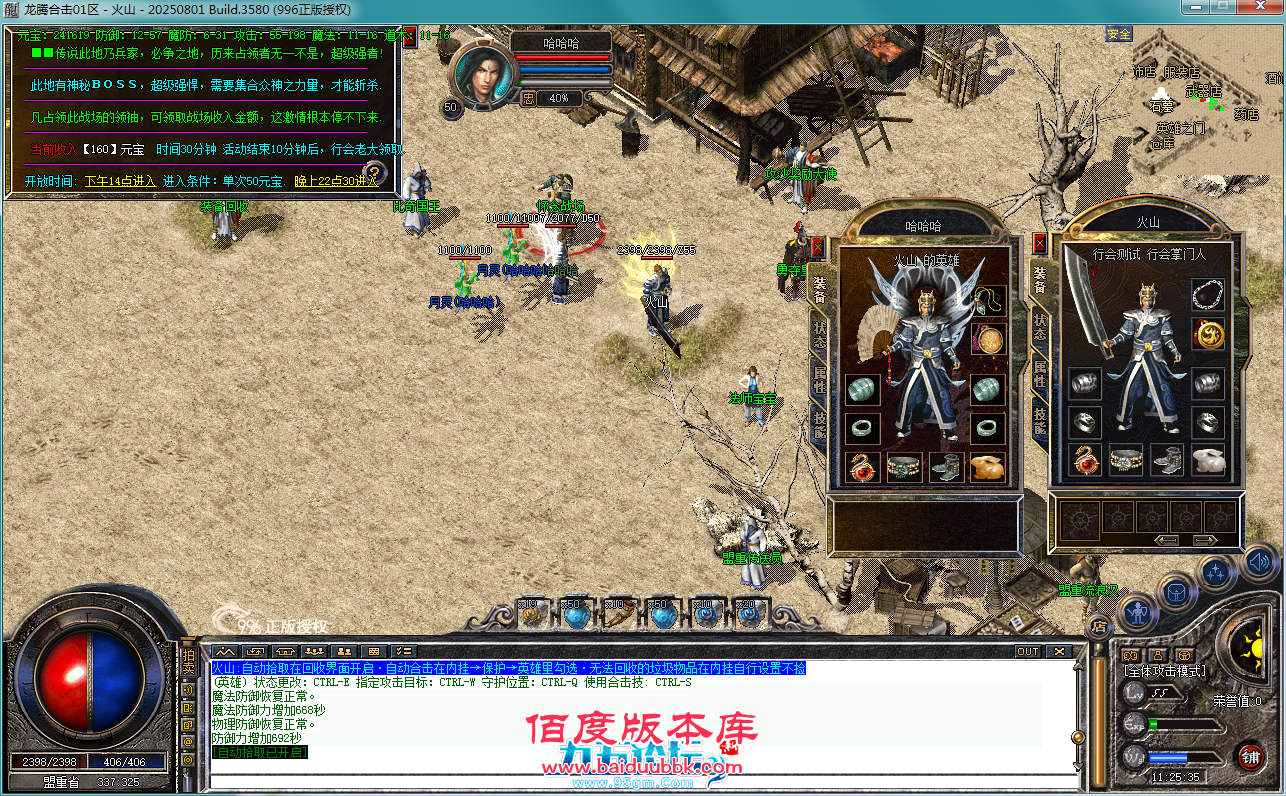Click the two-figure icon in the chat toolbar
The image size is (1286, 796).
click(344, 650)
